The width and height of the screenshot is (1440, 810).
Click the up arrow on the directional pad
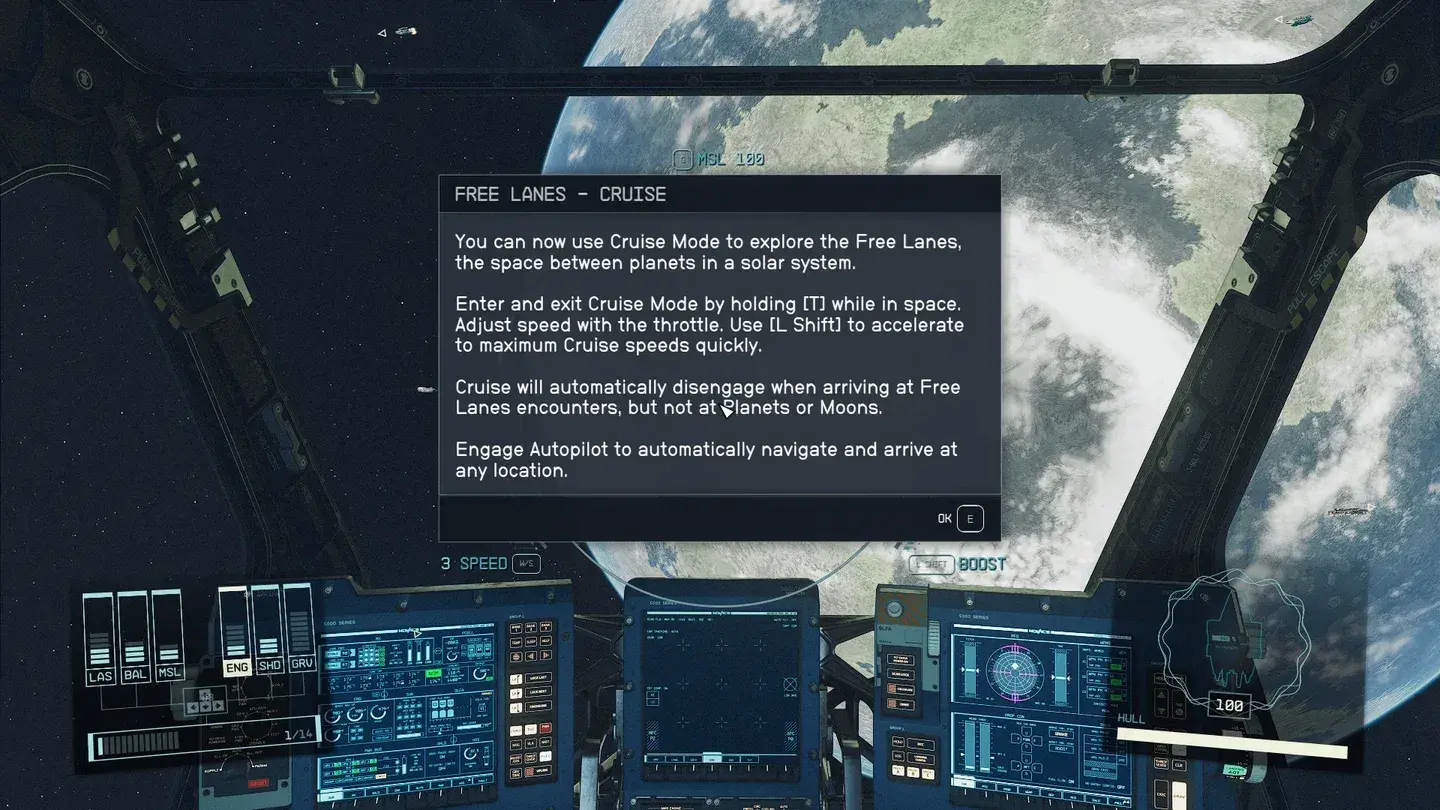tap(205, 695)
